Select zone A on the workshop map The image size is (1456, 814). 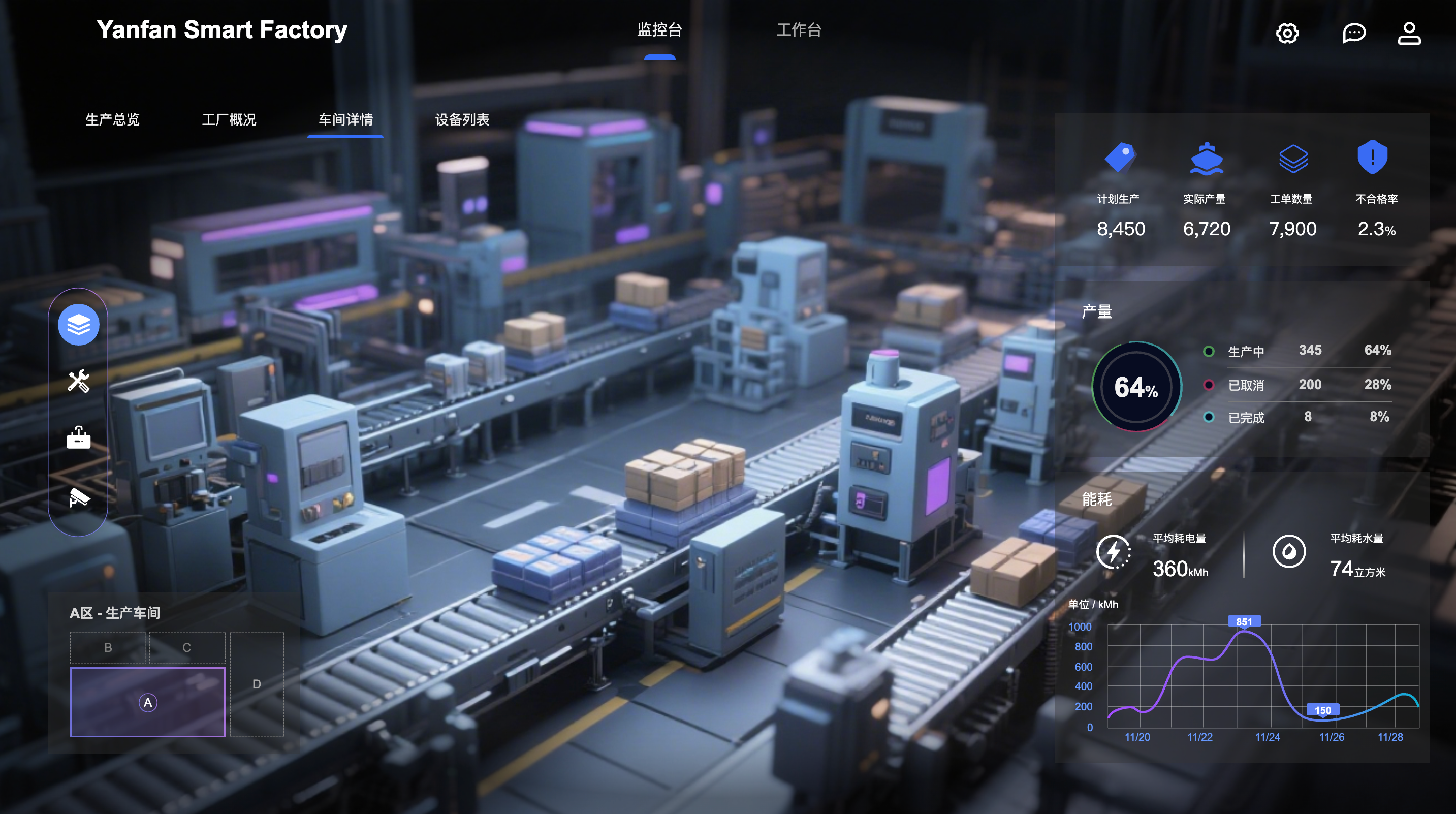147,702
